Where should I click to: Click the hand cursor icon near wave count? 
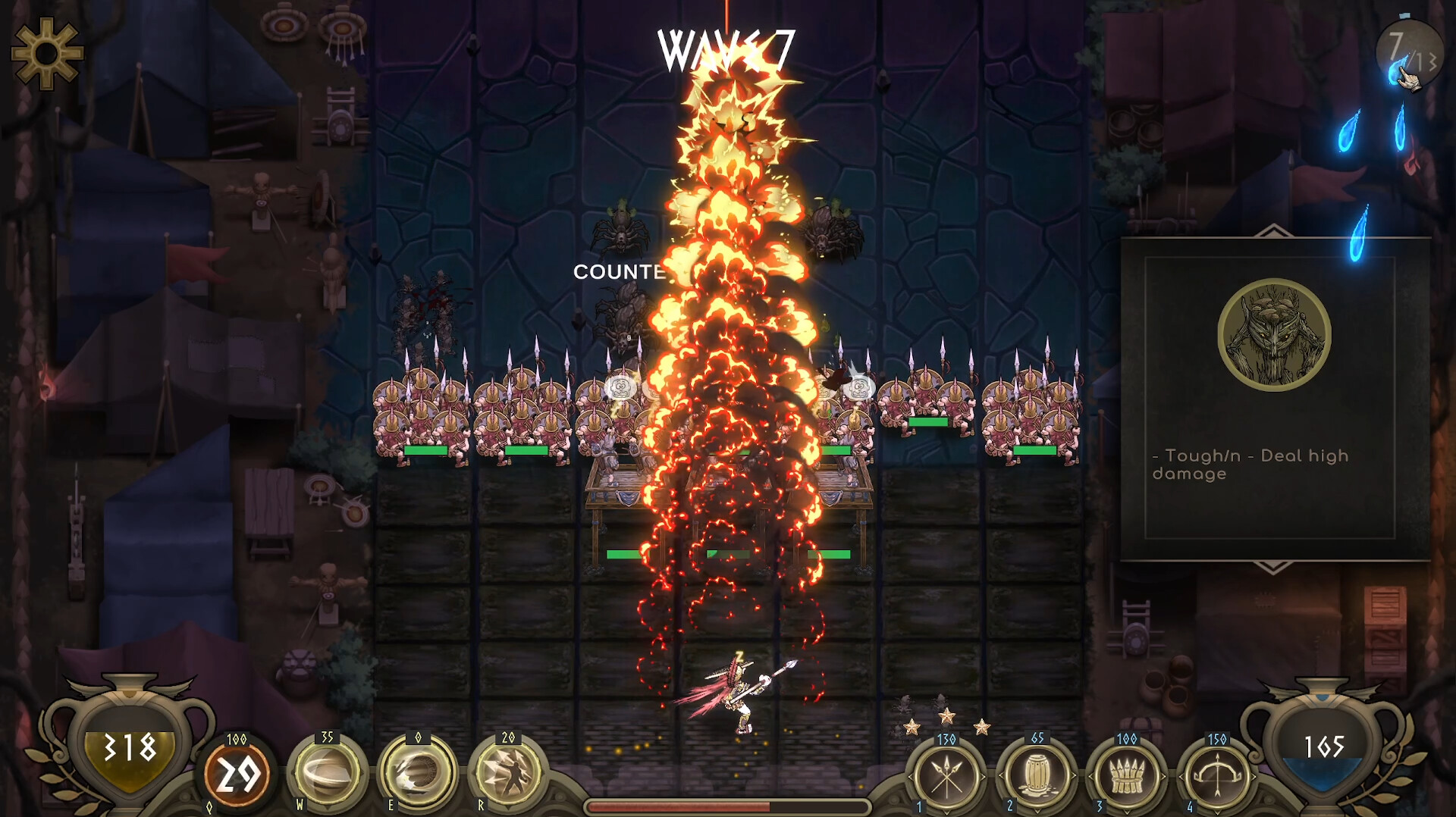(1410, 81)
